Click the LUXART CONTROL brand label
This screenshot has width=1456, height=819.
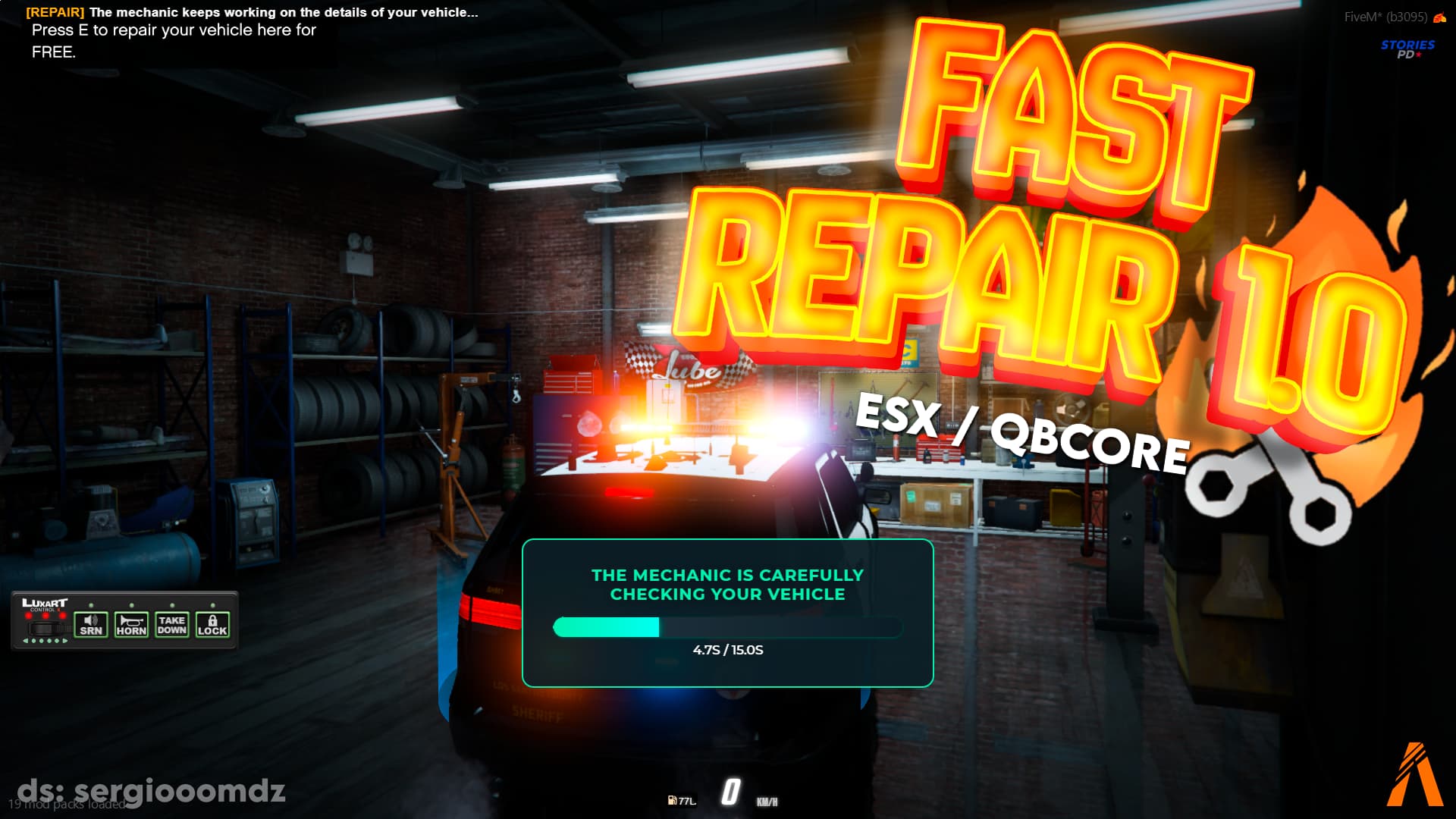[44, 601]
